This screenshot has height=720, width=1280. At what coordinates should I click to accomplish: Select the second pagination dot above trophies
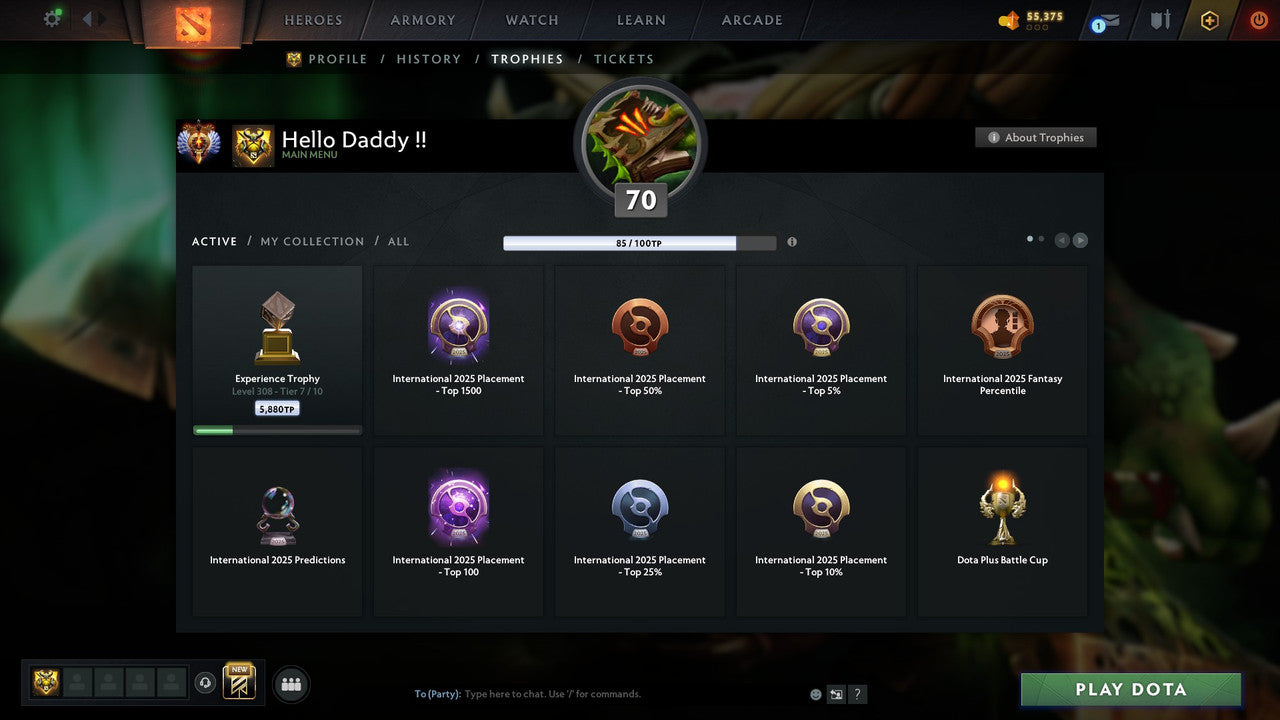(x=1041, y=239)
